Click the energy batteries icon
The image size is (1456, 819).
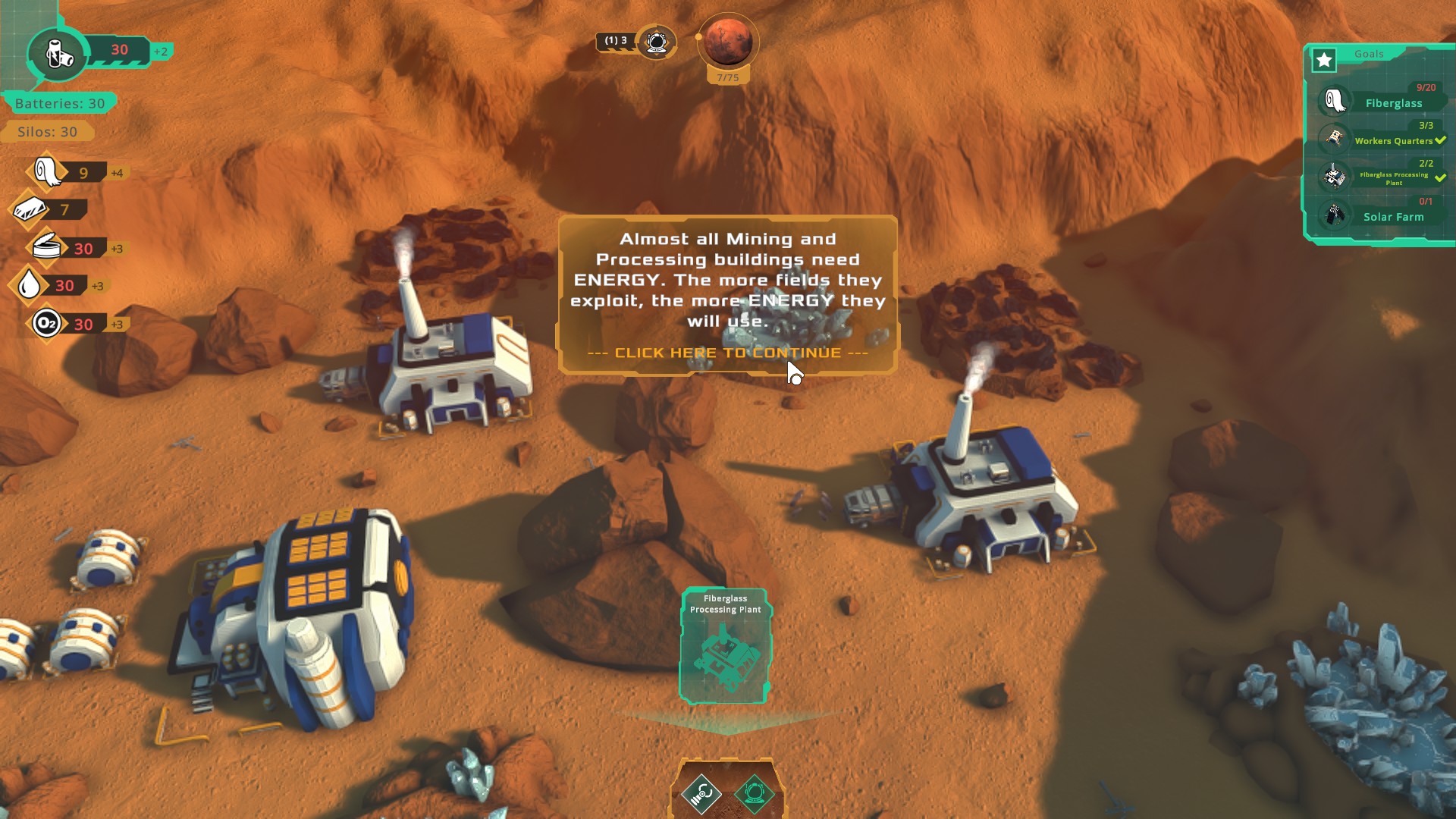58,53
